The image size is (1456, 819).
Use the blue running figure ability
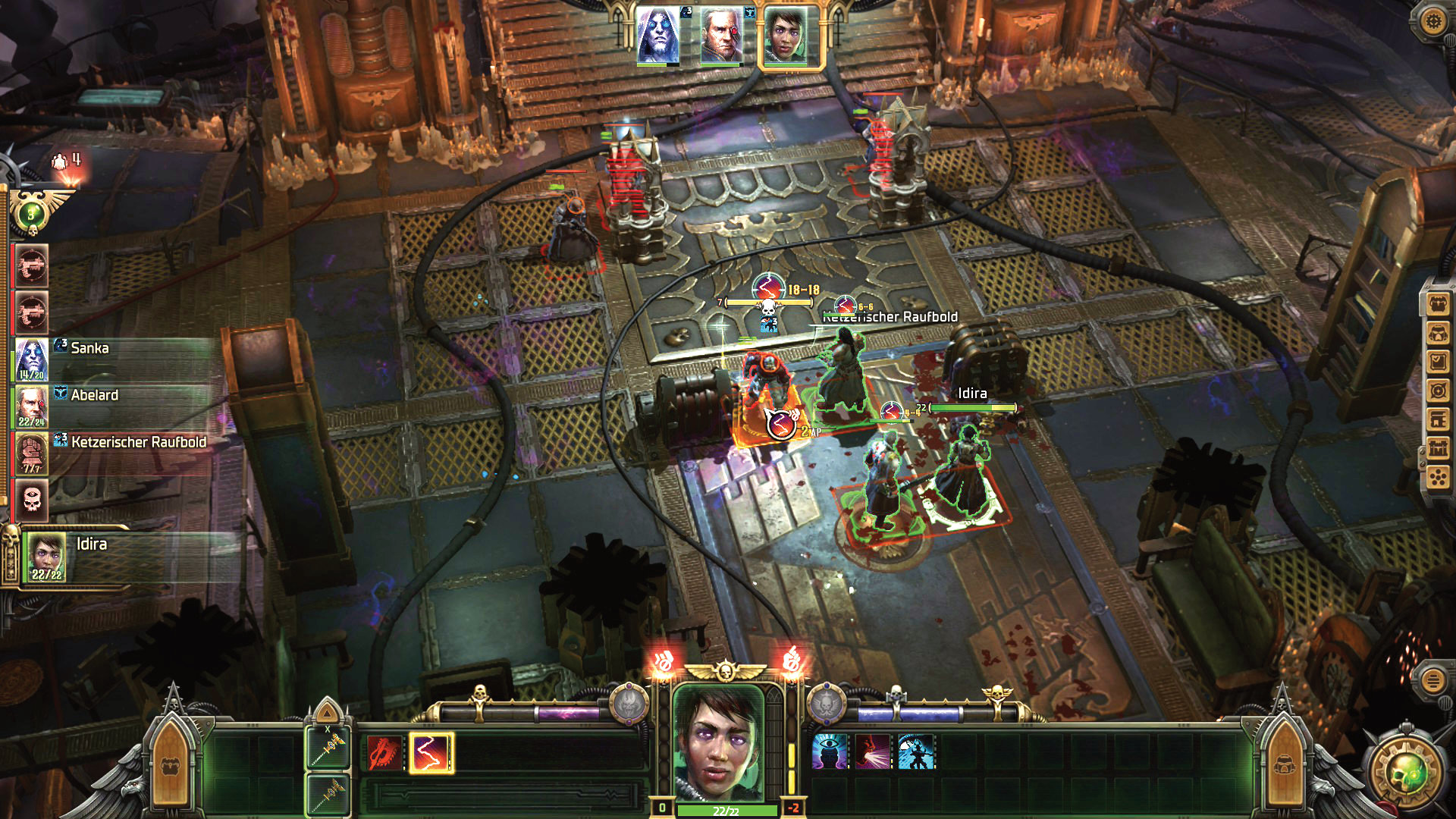[x=916, y=752]
